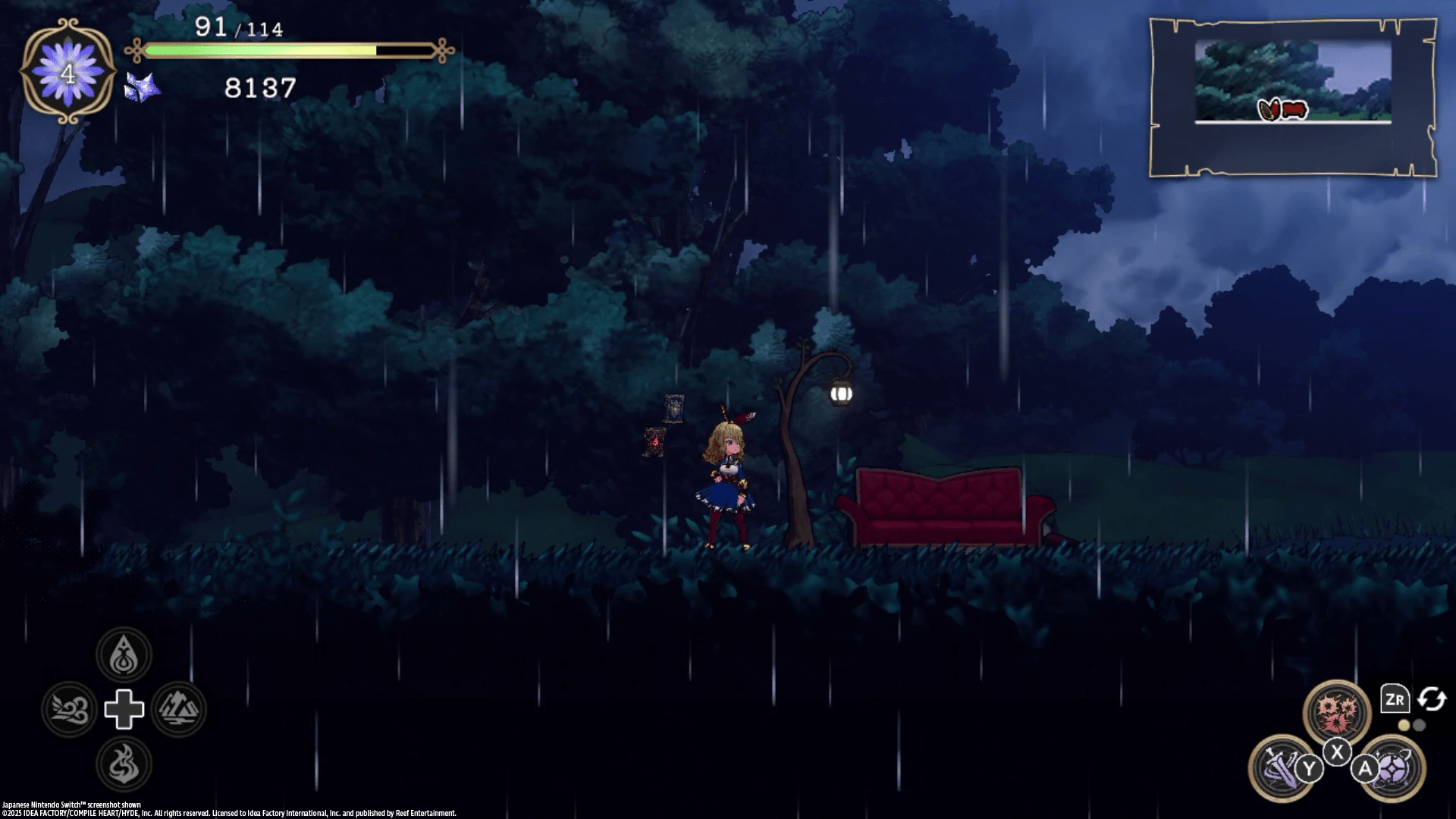Select the tan loadout page dot

coord(1404,724)
